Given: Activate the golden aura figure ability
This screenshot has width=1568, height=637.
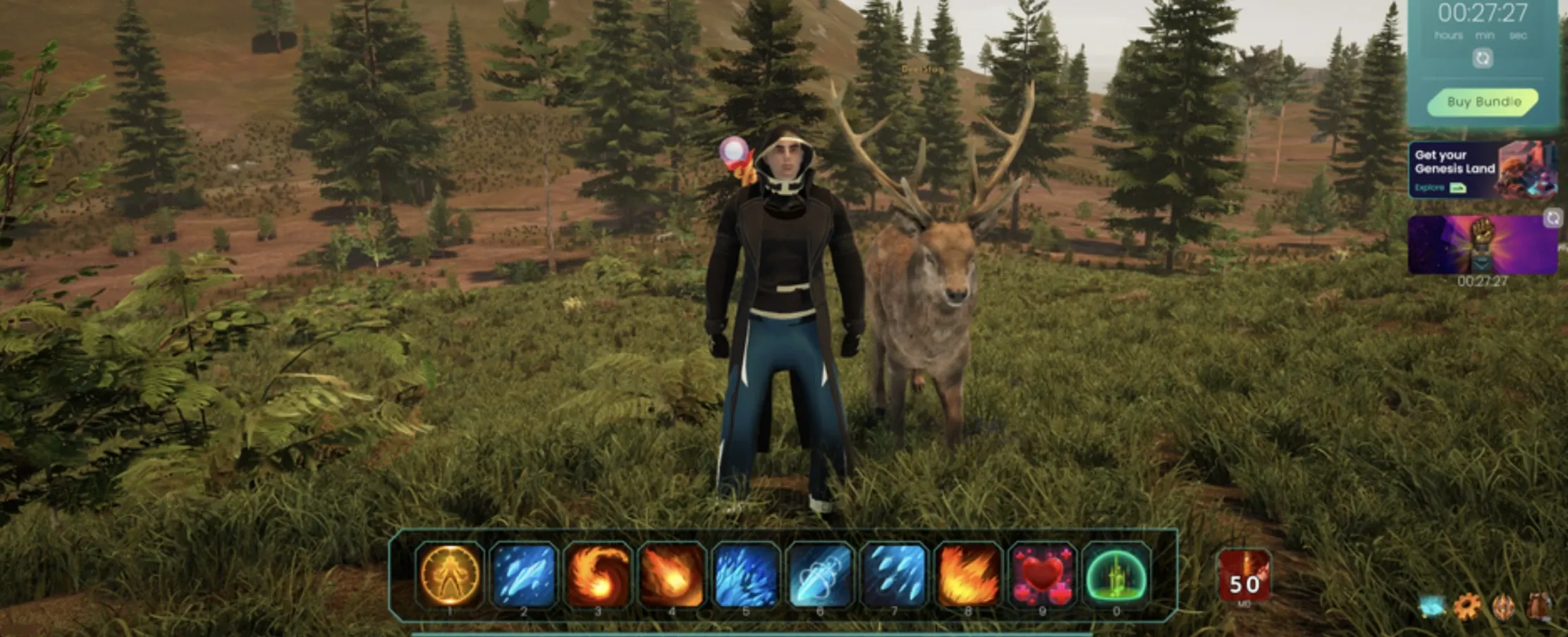Looking at the screenshot, I should pos(450,574).
